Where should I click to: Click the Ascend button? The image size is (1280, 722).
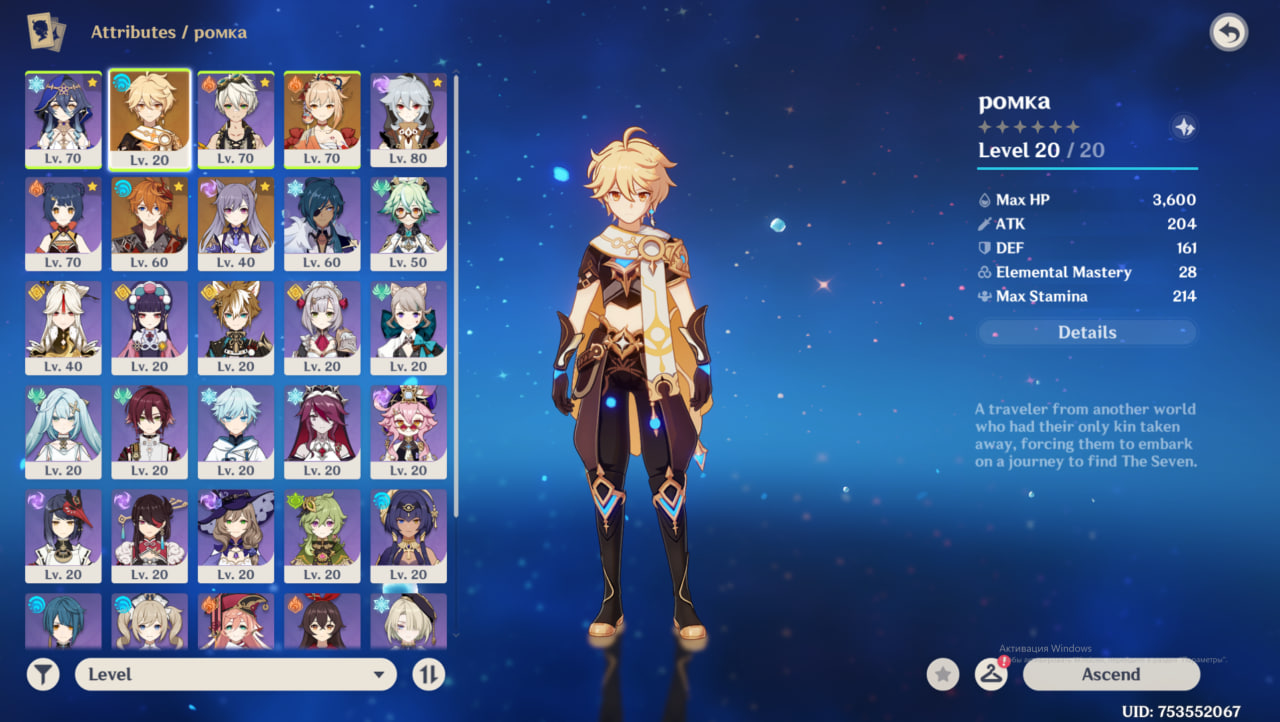click(1110, 675)
